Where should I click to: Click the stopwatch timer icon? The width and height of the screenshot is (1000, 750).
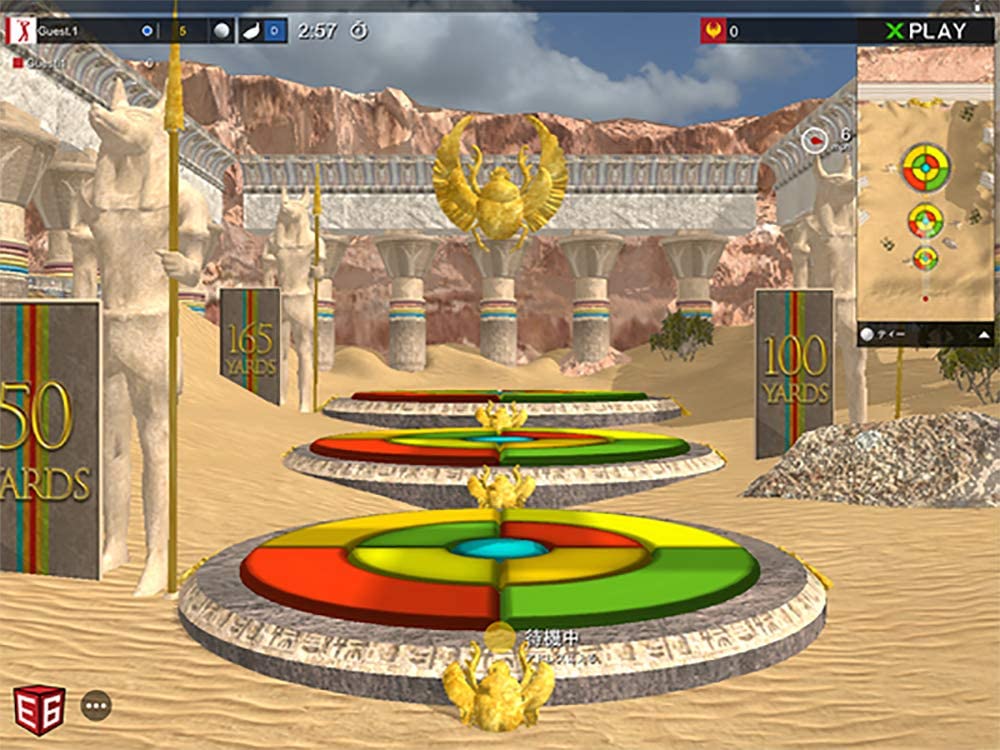358,31
